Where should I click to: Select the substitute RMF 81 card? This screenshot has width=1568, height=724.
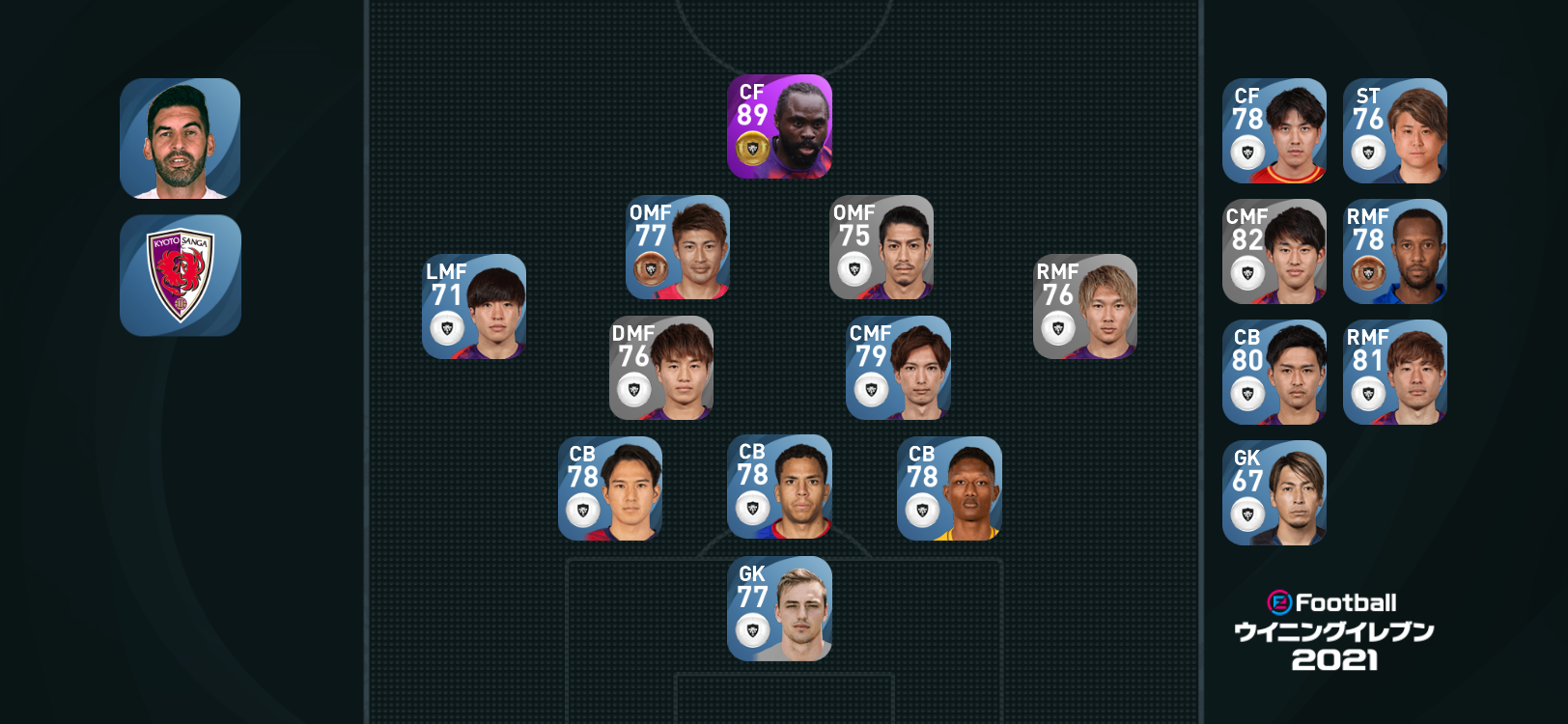coord(1395,373)
